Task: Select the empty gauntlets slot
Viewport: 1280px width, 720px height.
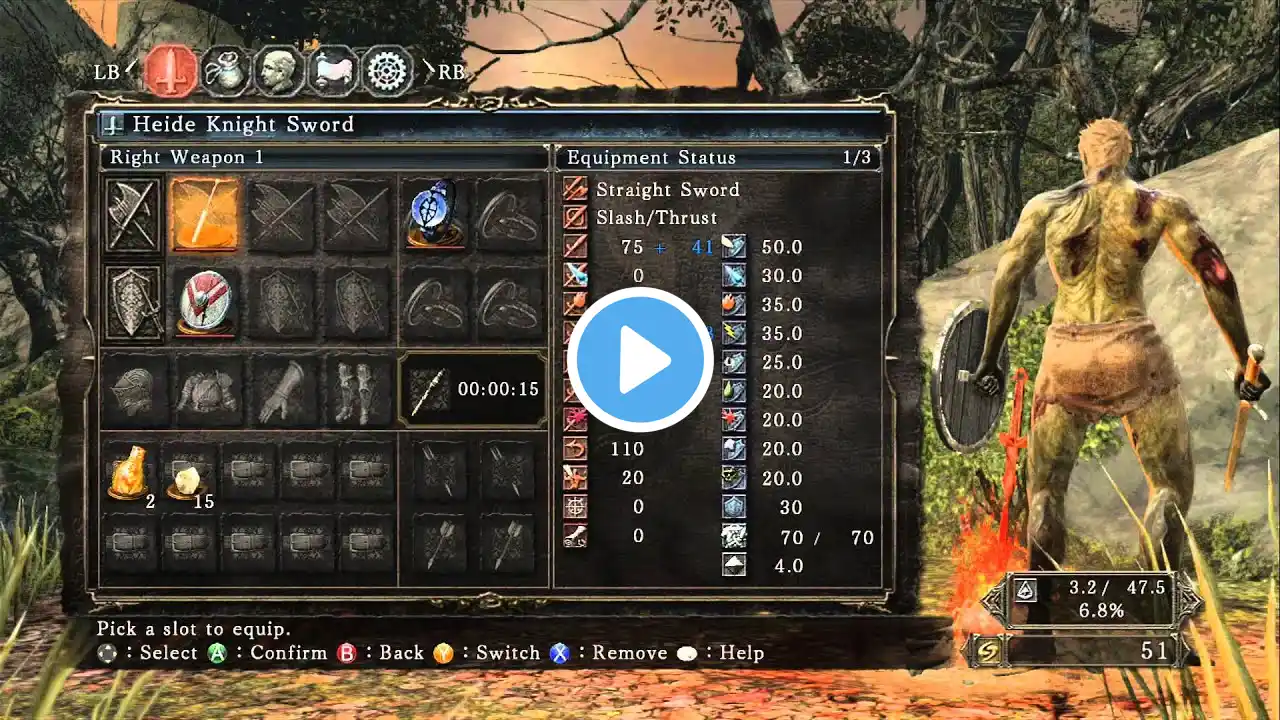Action: (x=283, y=389)
